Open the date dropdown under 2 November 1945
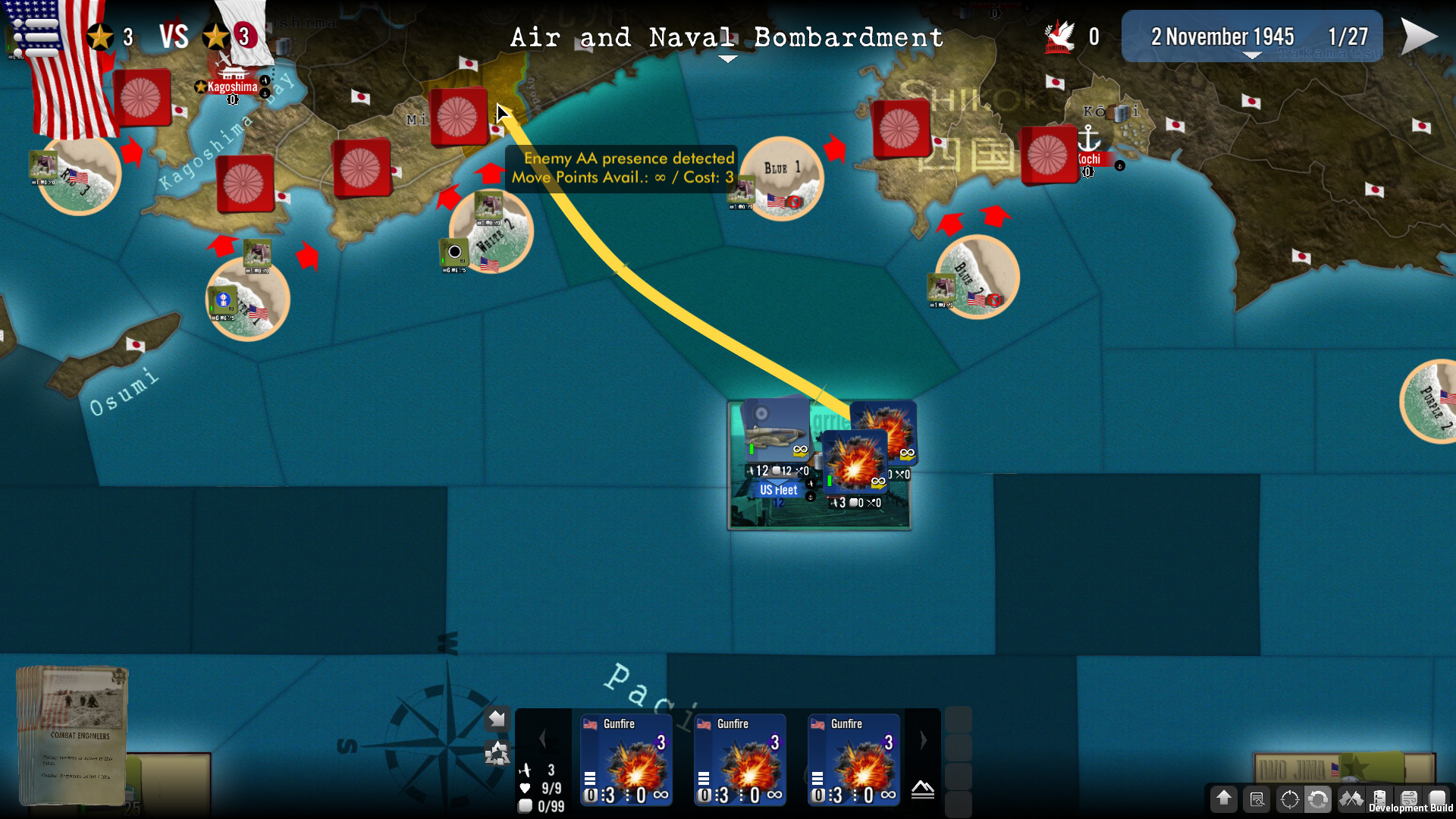 click(x=1251, y=55)
